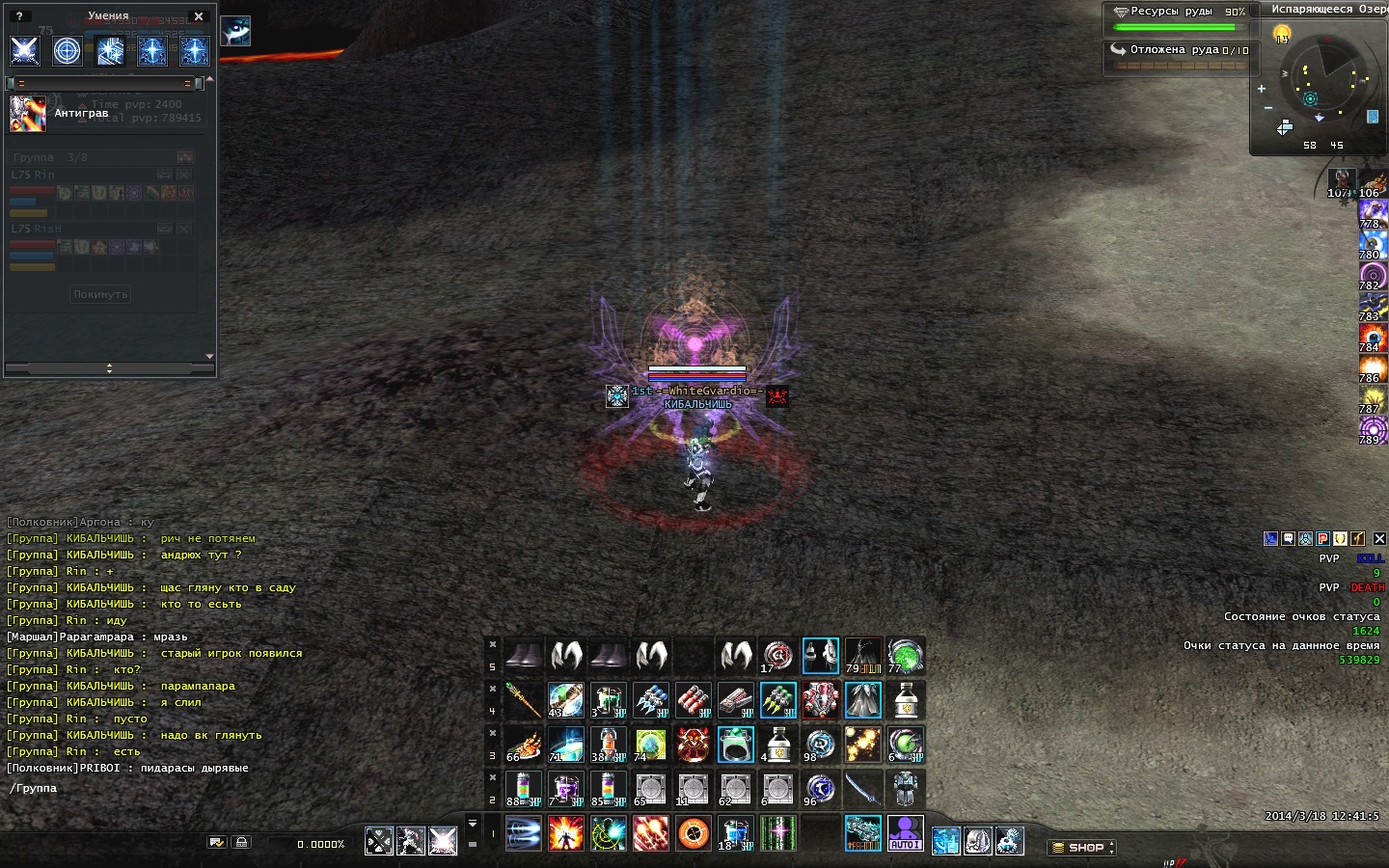Screen dimensions: 1389x868
Task: Open the skills window help button
Action: (x=19, y=16)
